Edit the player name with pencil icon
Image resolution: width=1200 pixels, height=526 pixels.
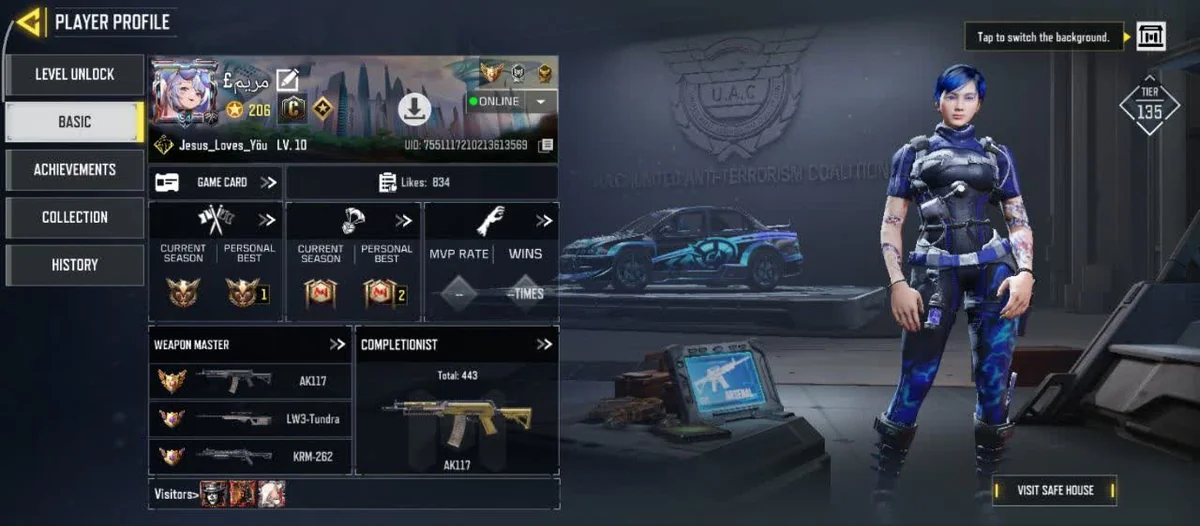tap(288, 80)
